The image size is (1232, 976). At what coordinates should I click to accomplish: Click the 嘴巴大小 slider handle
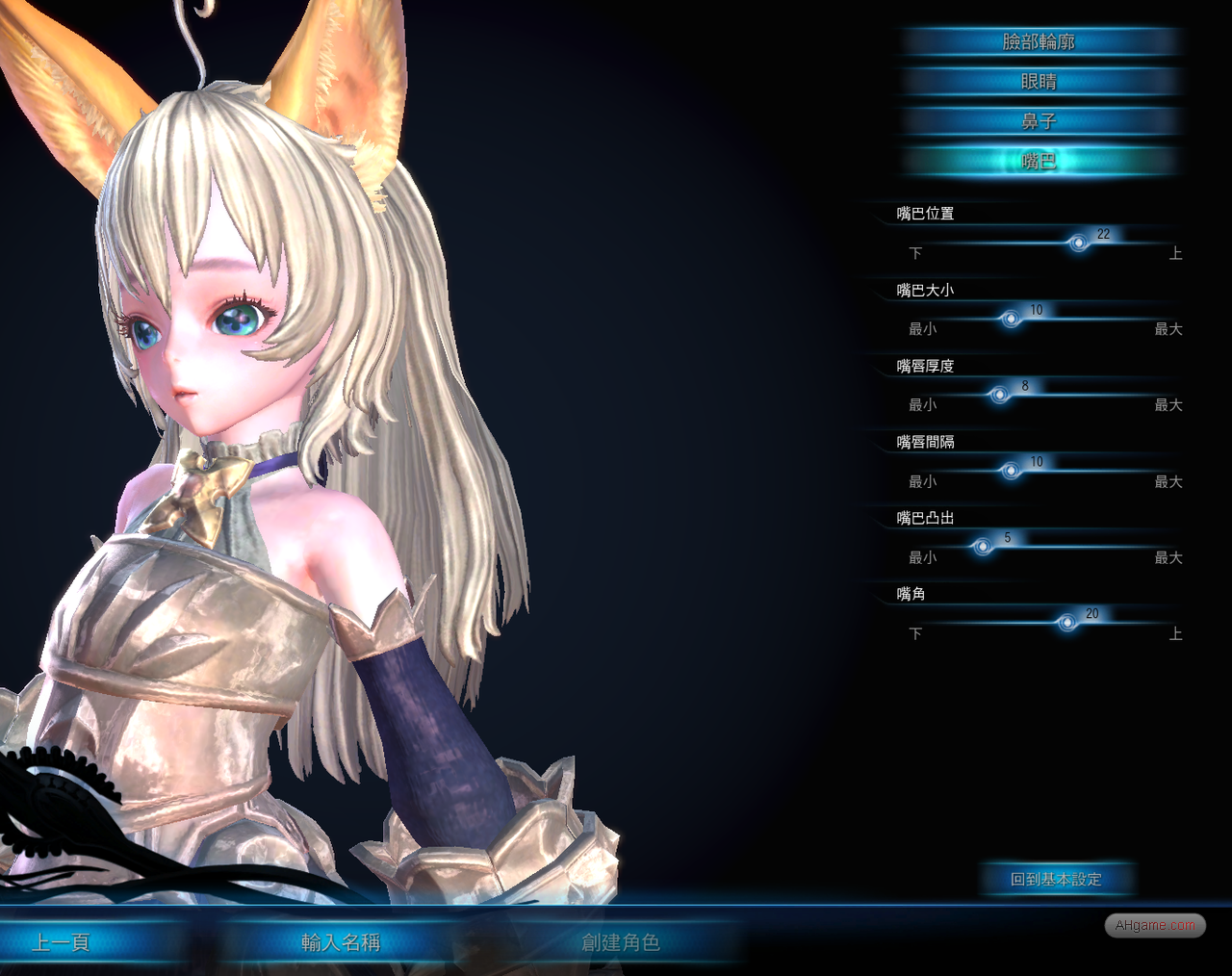point(1011,319)
